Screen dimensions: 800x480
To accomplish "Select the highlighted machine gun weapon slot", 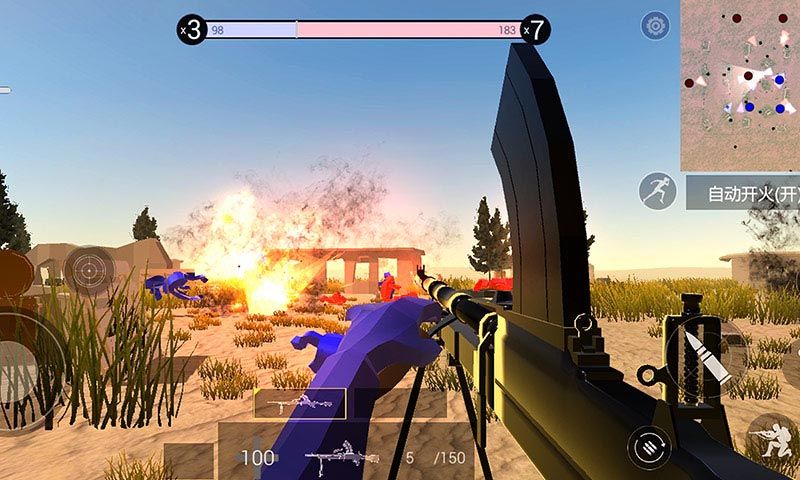I will coord(299,403).
